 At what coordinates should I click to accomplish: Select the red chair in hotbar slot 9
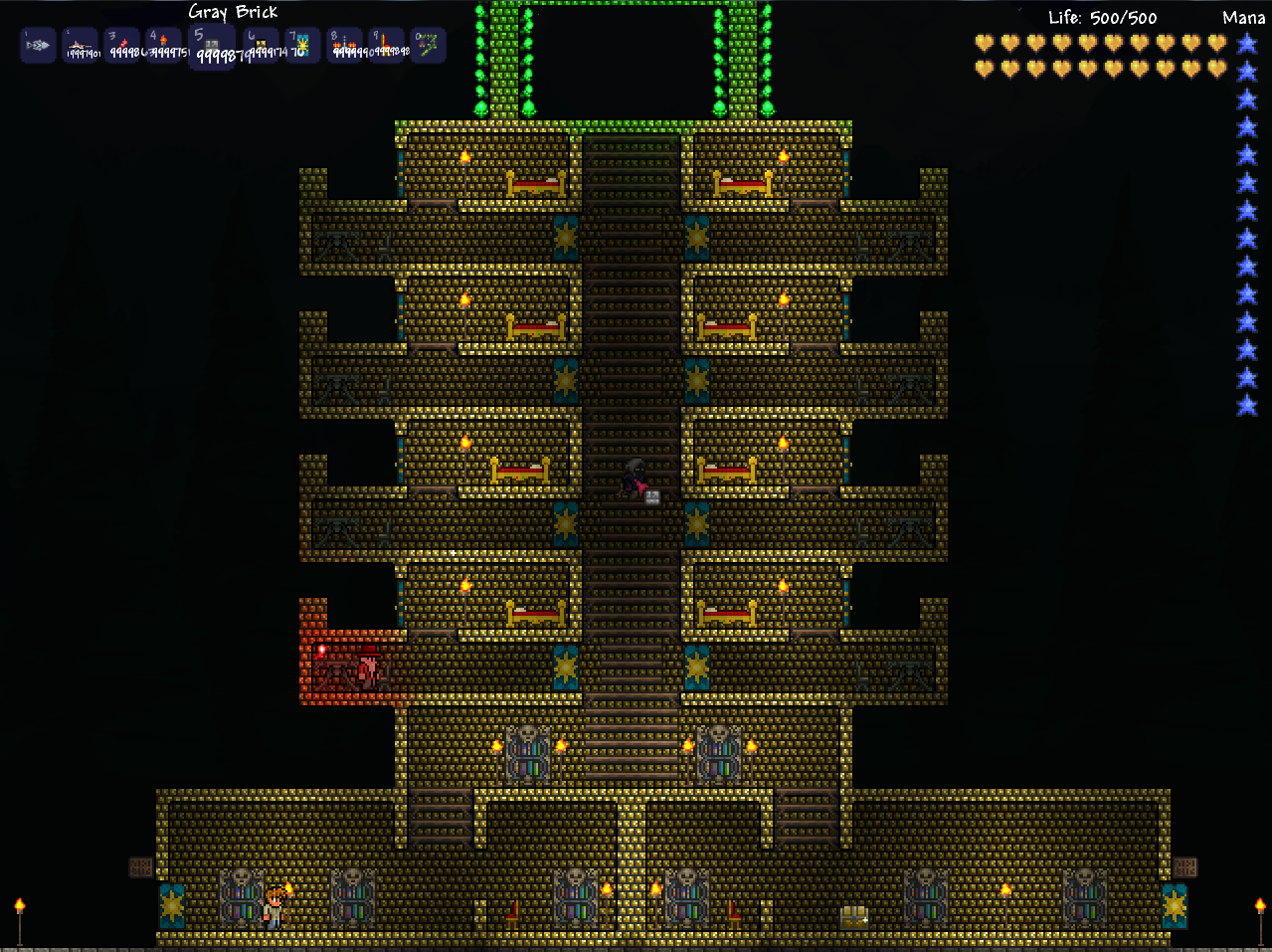(x=386, y=46)
